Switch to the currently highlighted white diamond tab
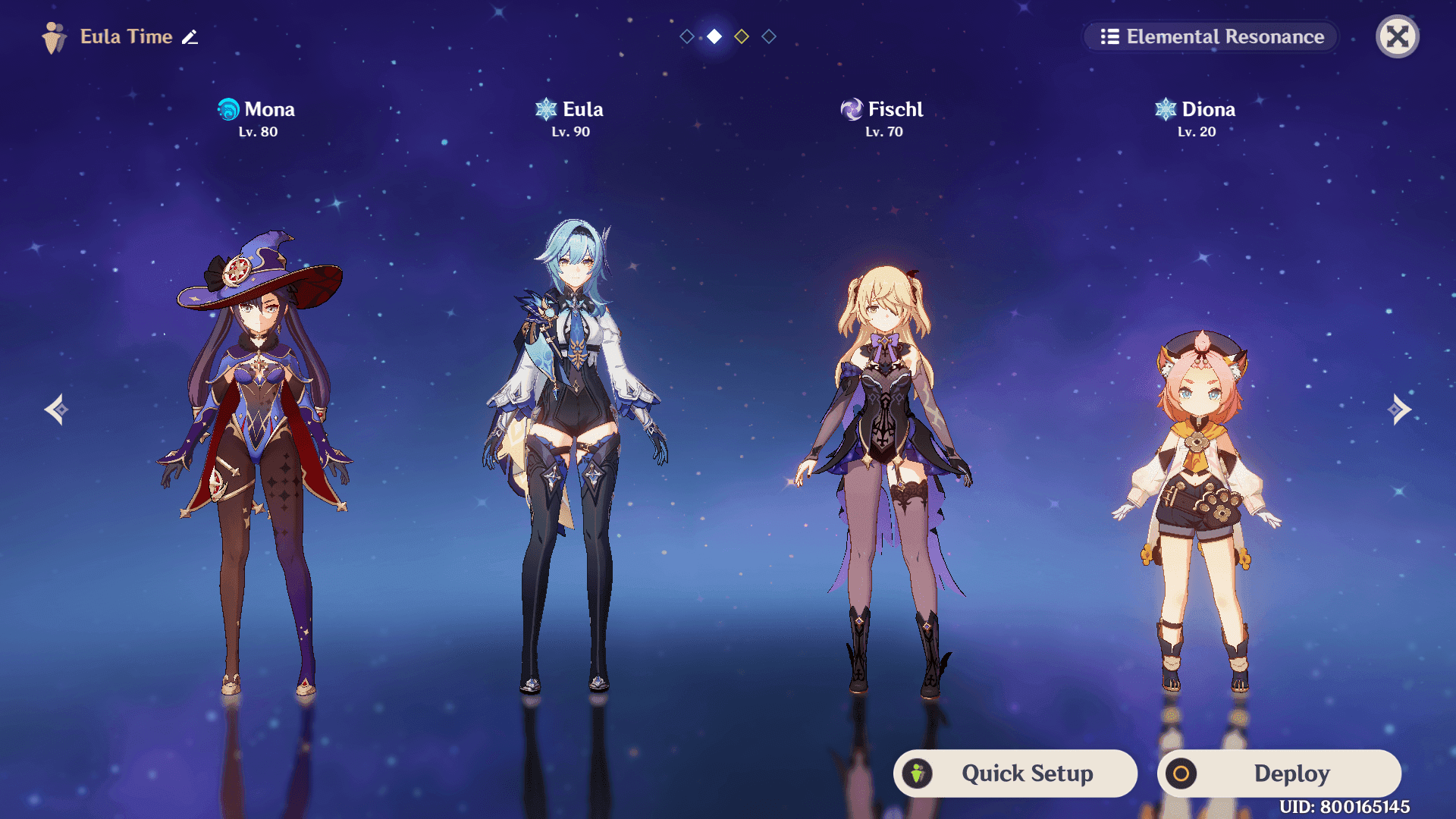The width and height of the screenshot is (1456, 819). pyautogui.click(x=714, y=36)
